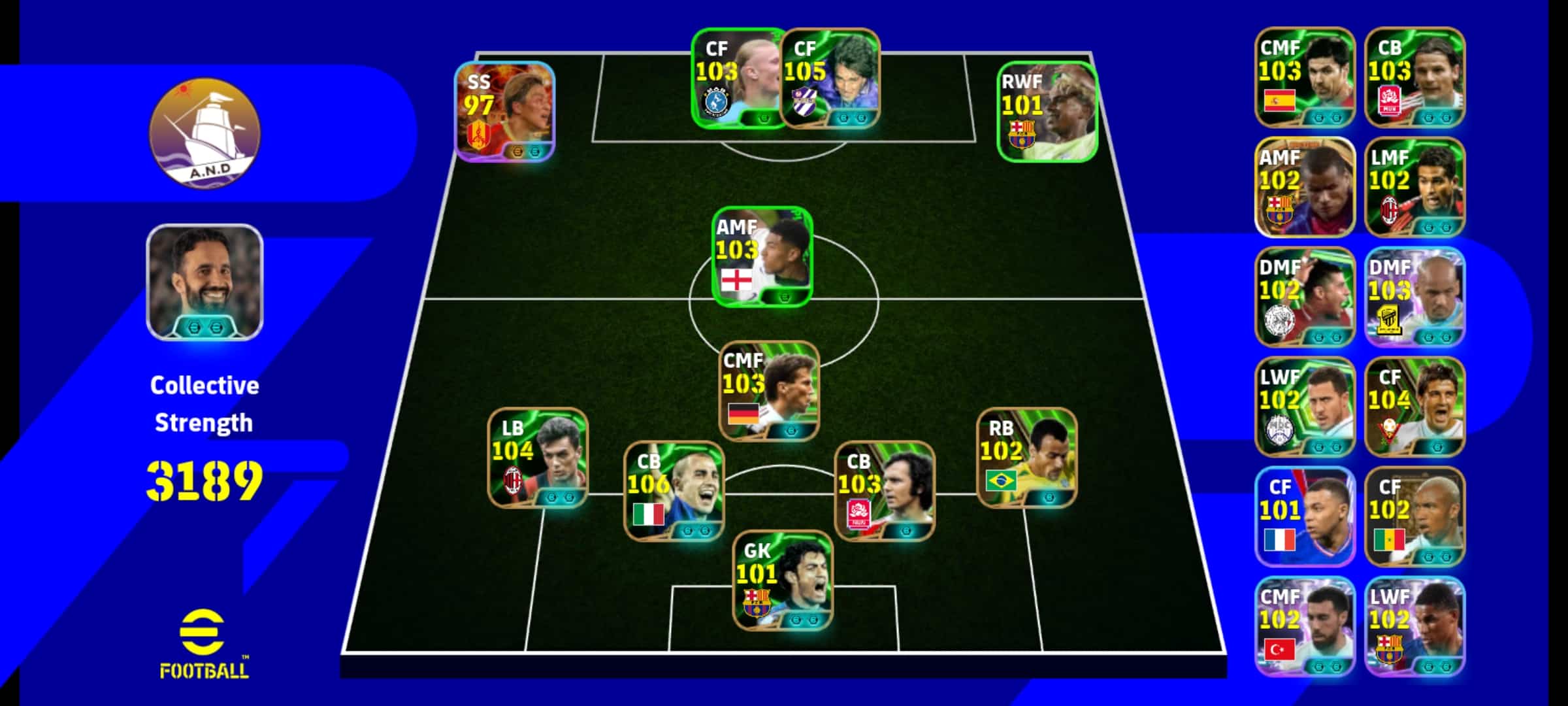Screen dimensions: 1568x706
Task: Choose the CB 106 Italy card
Action: tap(674, 492)
